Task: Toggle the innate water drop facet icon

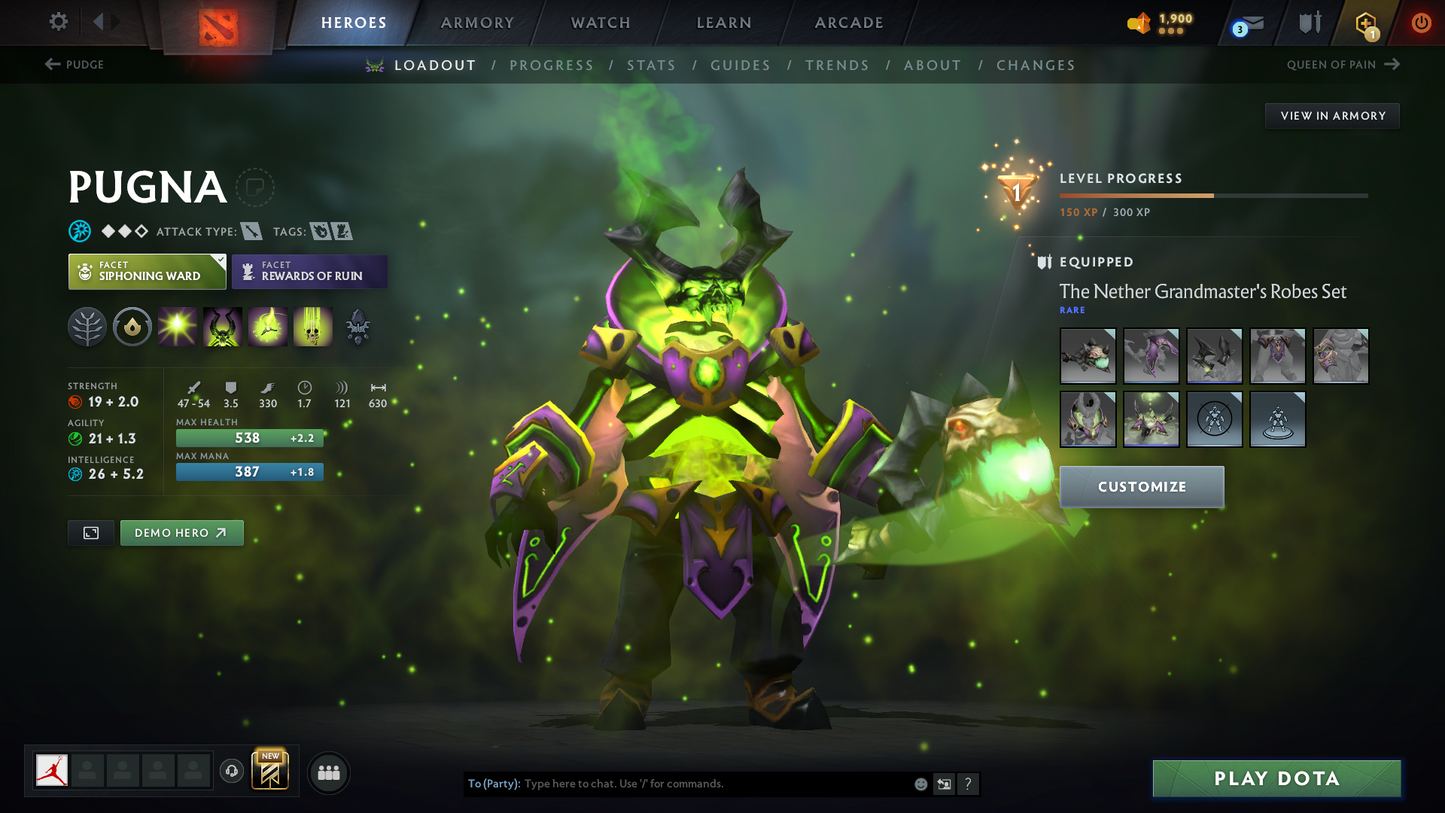Action: point(132,326)
